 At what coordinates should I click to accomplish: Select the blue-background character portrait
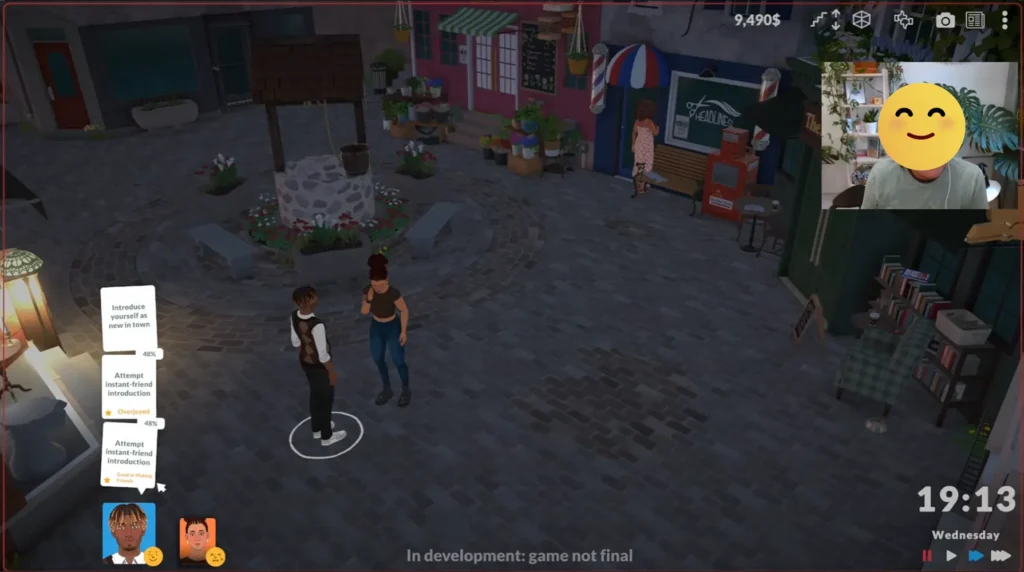pyautogui.click(x=129, y=531)
